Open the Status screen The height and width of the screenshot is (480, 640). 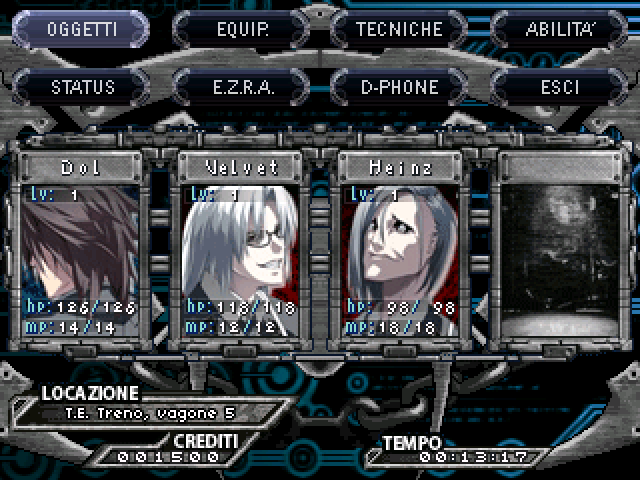(x=82, y=87)
